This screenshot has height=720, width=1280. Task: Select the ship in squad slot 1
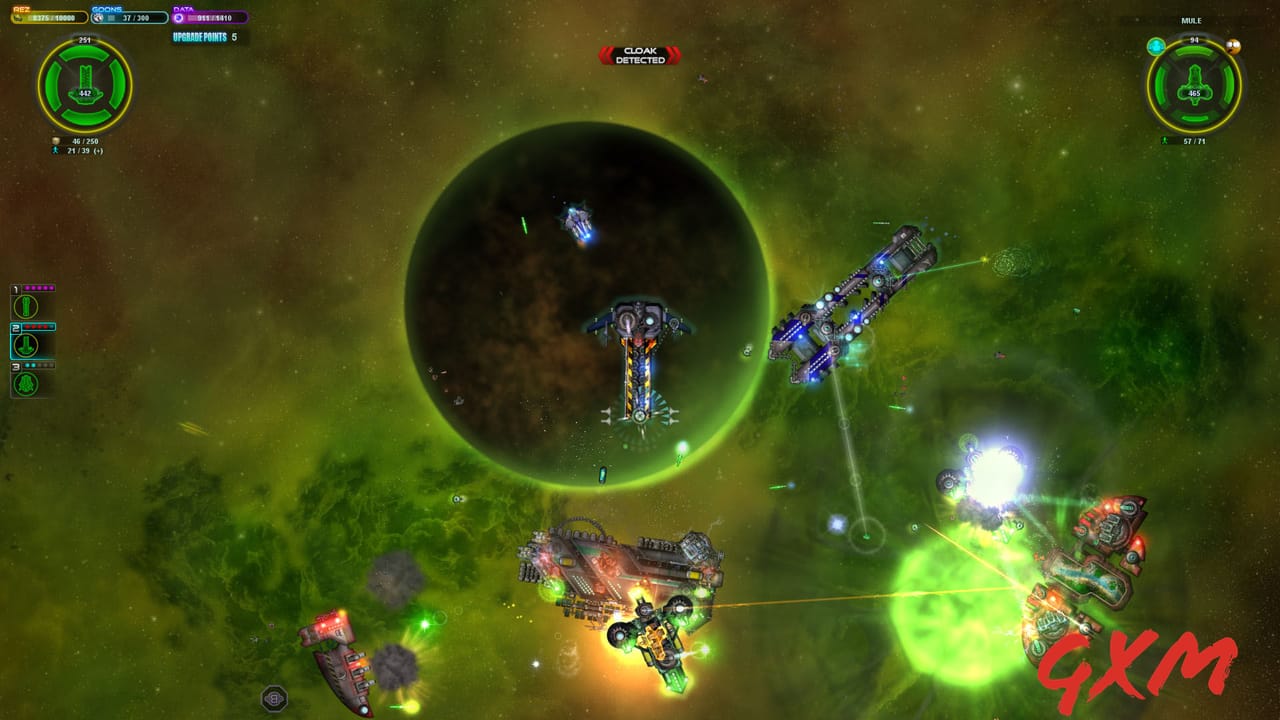point(25,306)
